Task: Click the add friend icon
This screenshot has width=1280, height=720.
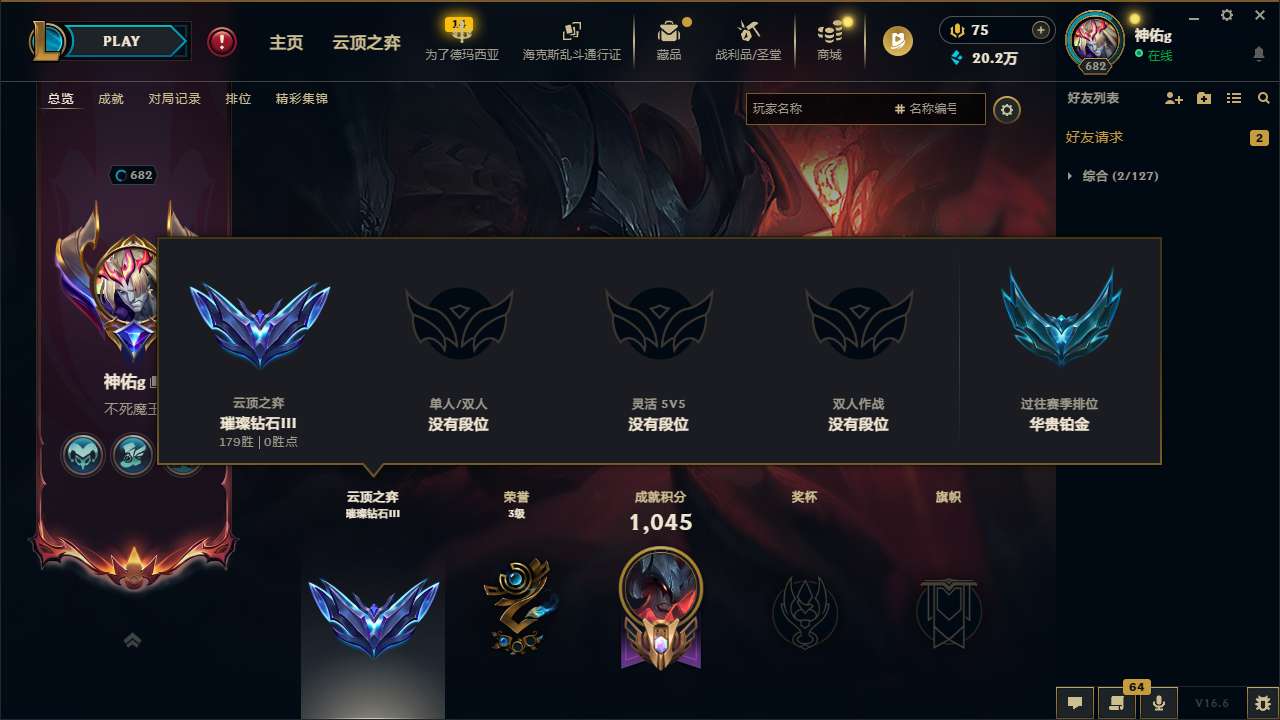Action: [1172, 98]
